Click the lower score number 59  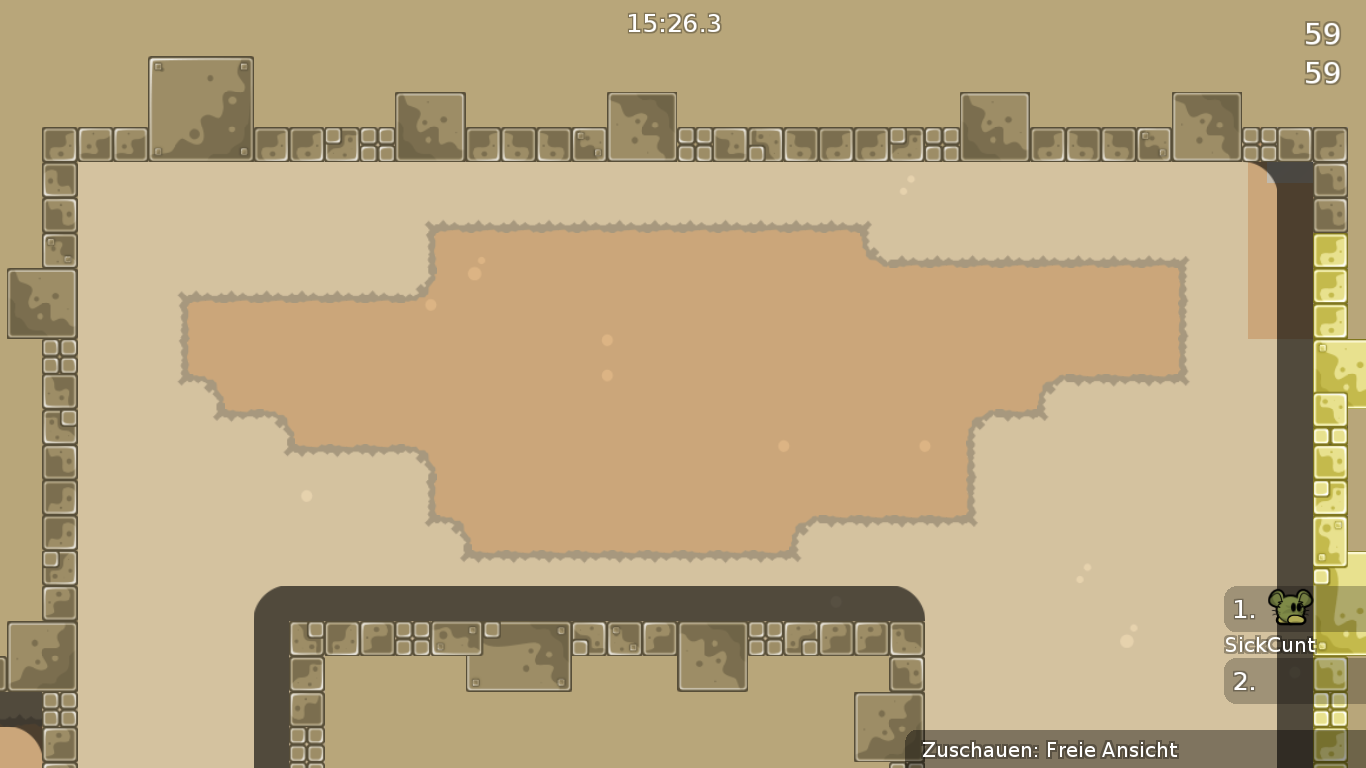[1324, 72]
